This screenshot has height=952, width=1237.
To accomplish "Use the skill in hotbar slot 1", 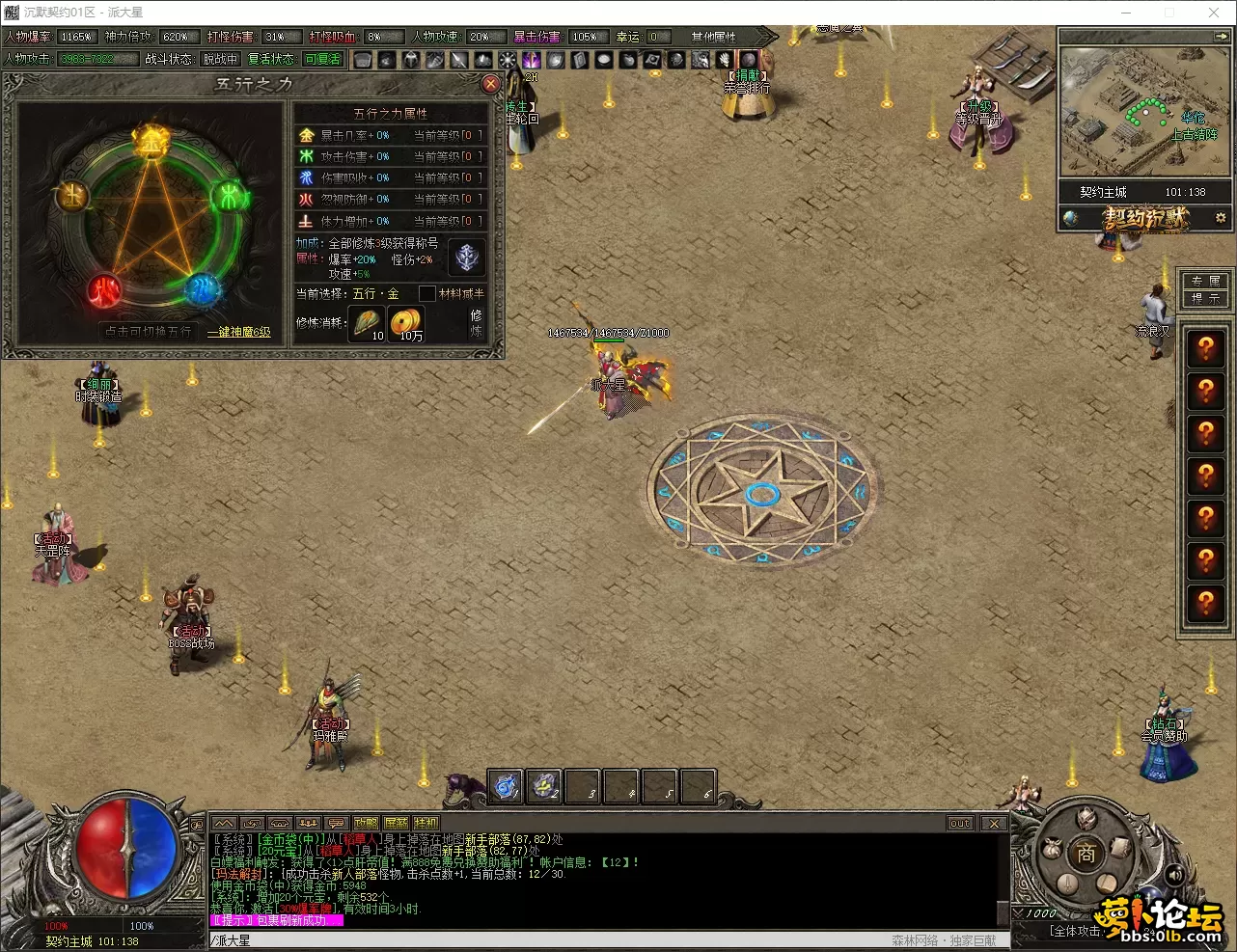I will [506, 786].
